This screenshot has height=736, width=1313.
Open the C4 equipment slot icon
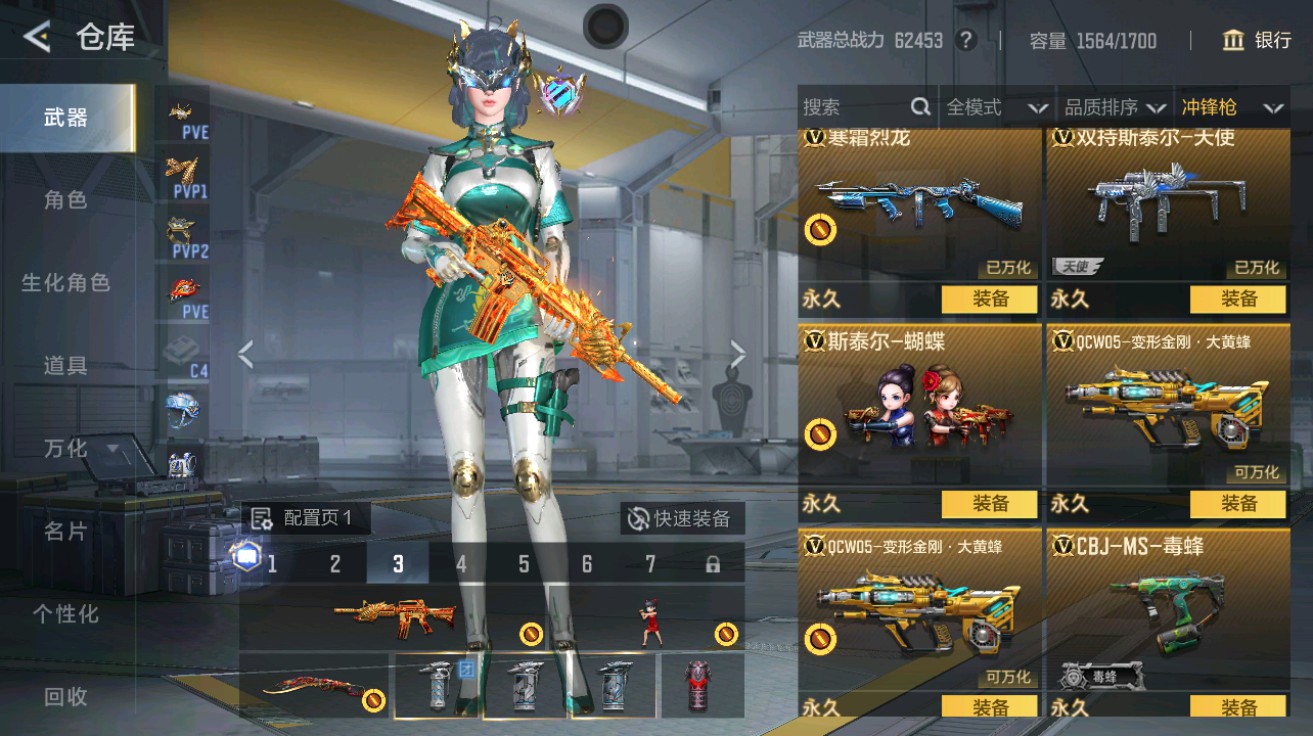pyautogui.click(x=180, y=347)
